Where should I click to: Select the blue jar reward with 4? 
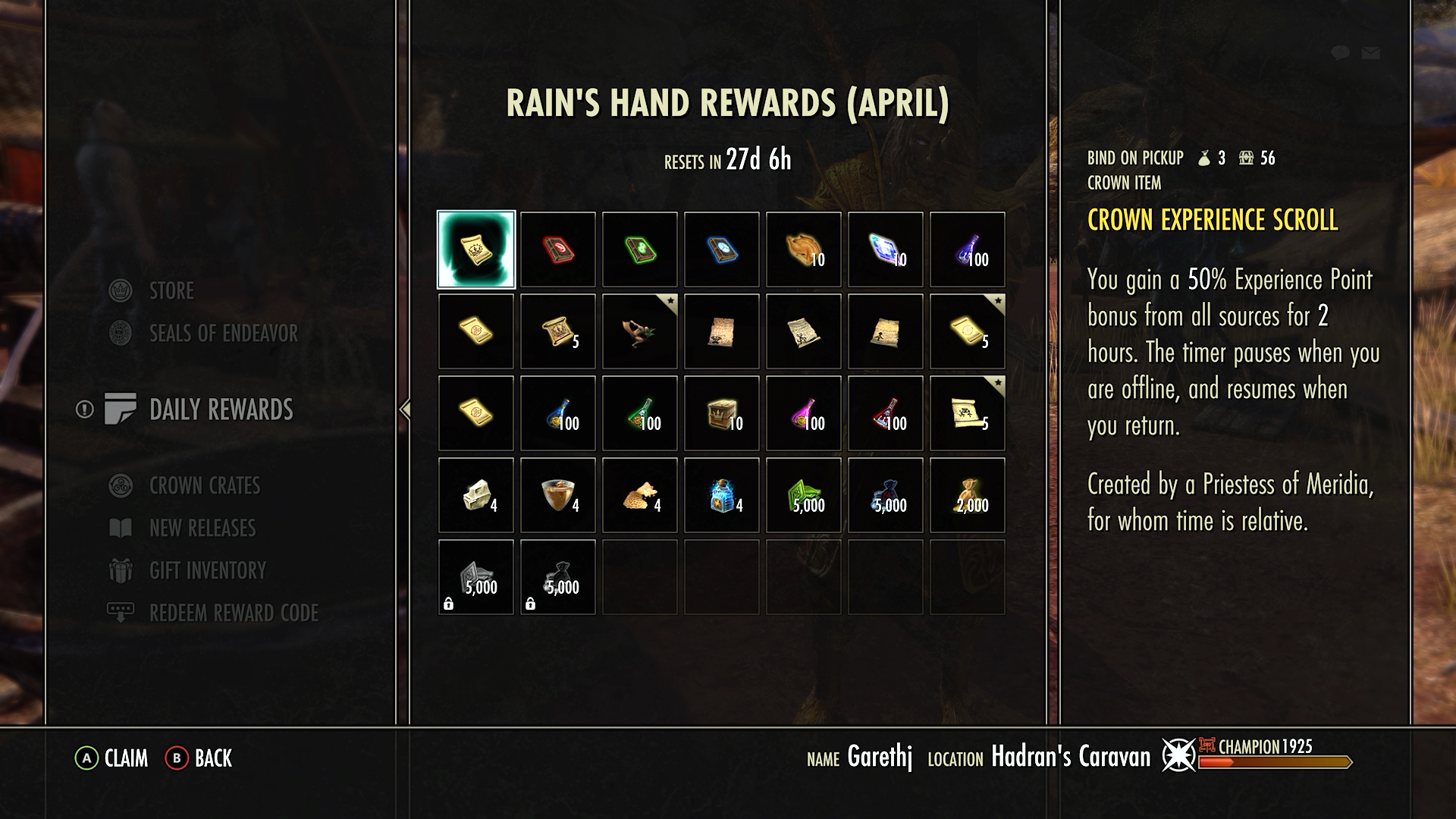(722, 496)
